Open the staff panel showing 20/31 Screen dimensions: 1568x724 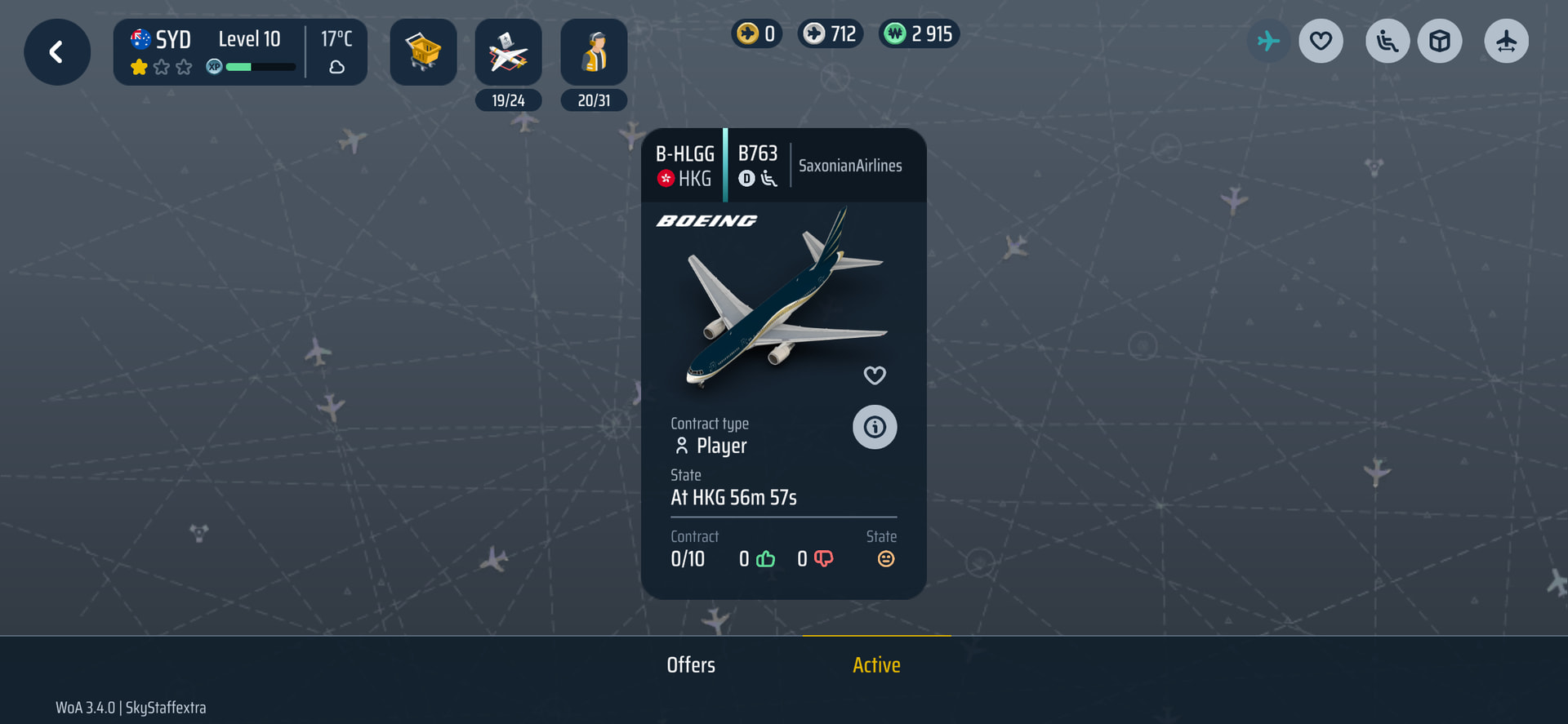pyautogui.click(x=594, y=54)
